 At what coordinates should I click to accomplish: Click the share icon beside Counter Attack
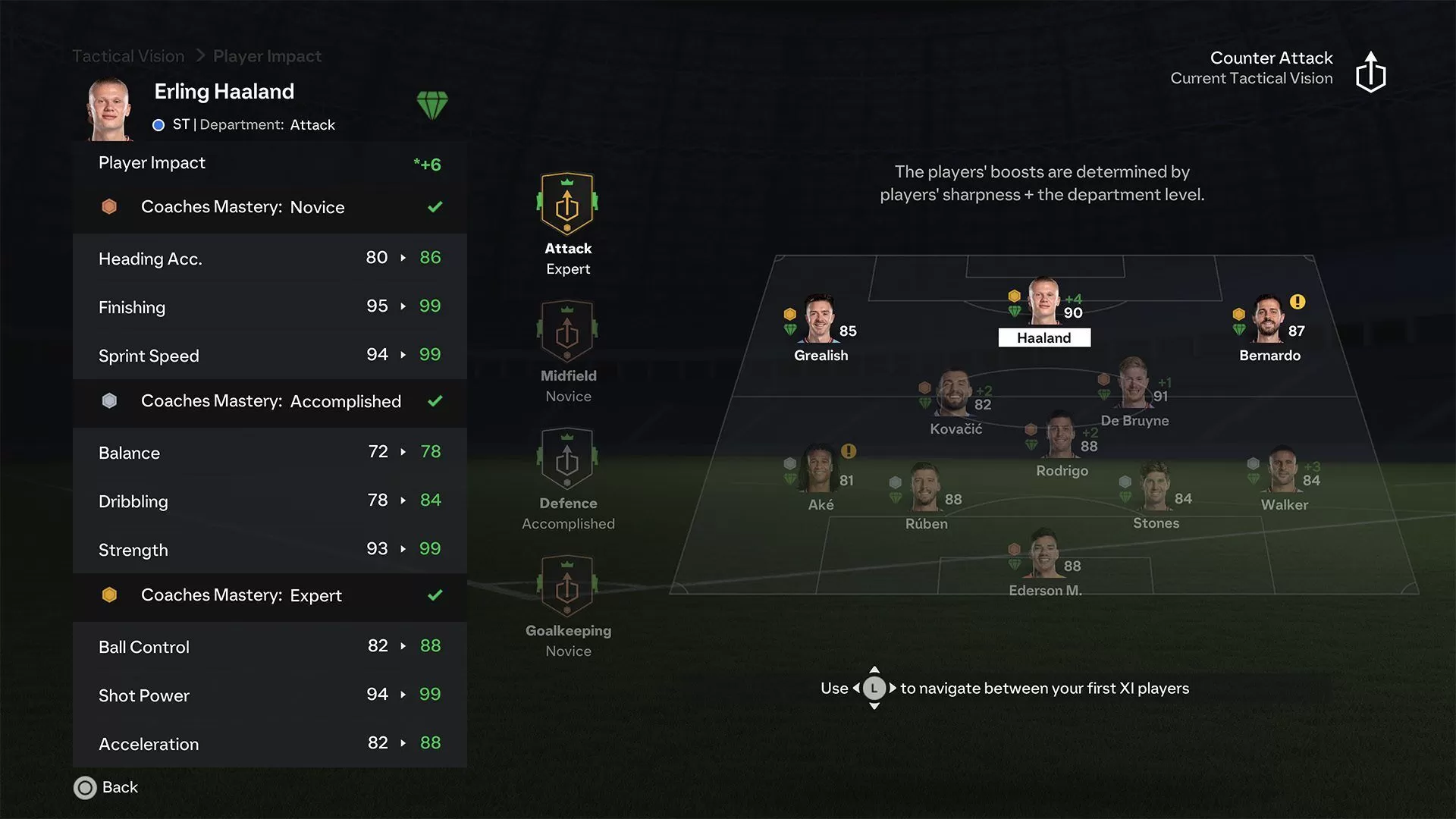point(1372,70)
